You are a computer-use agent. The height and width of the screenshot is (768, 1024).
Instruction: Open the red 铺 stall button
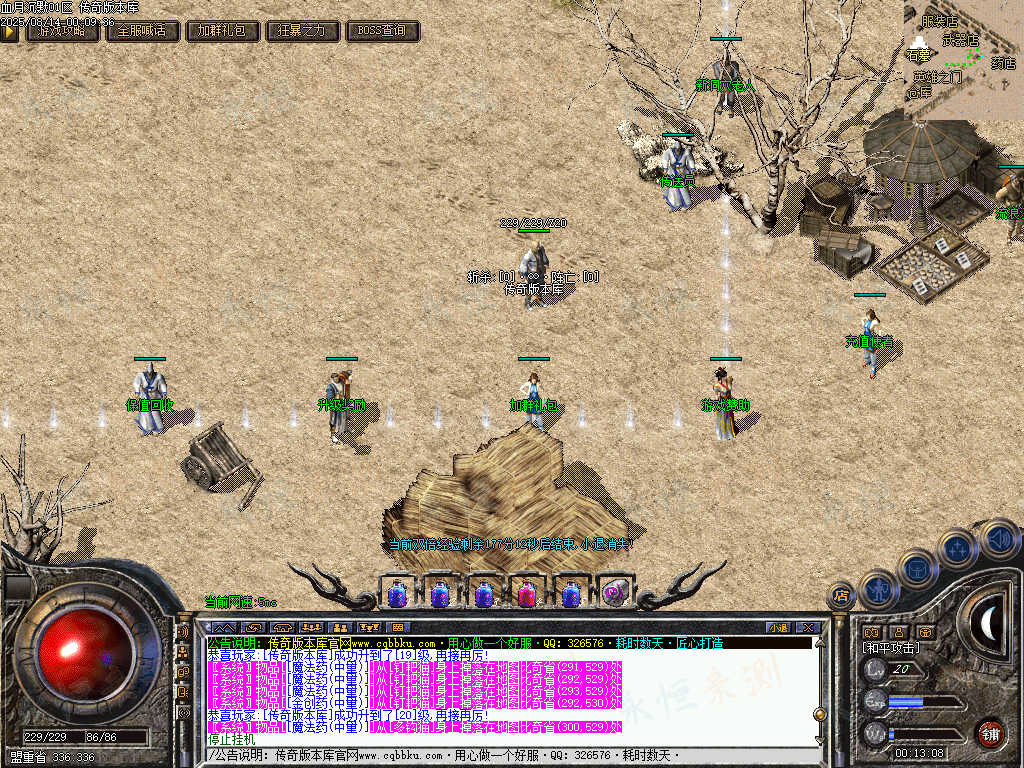[990, 733]
